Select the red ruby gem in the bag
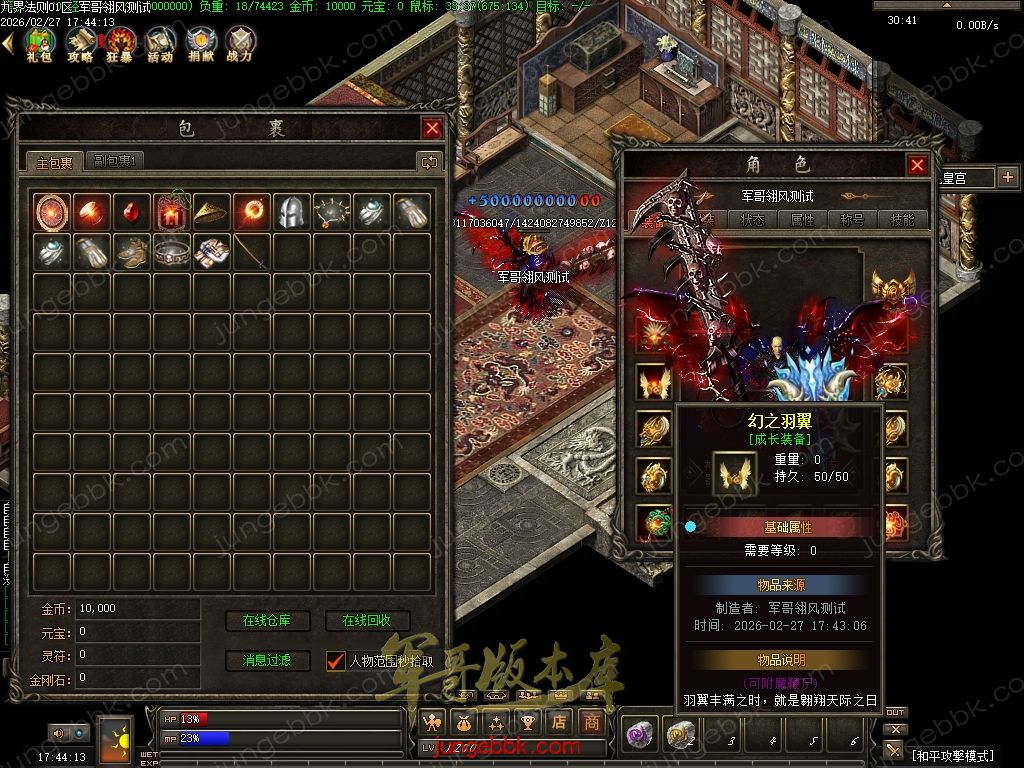Image resolution: width=1024 pixels, height=768 pixels. 131,211
